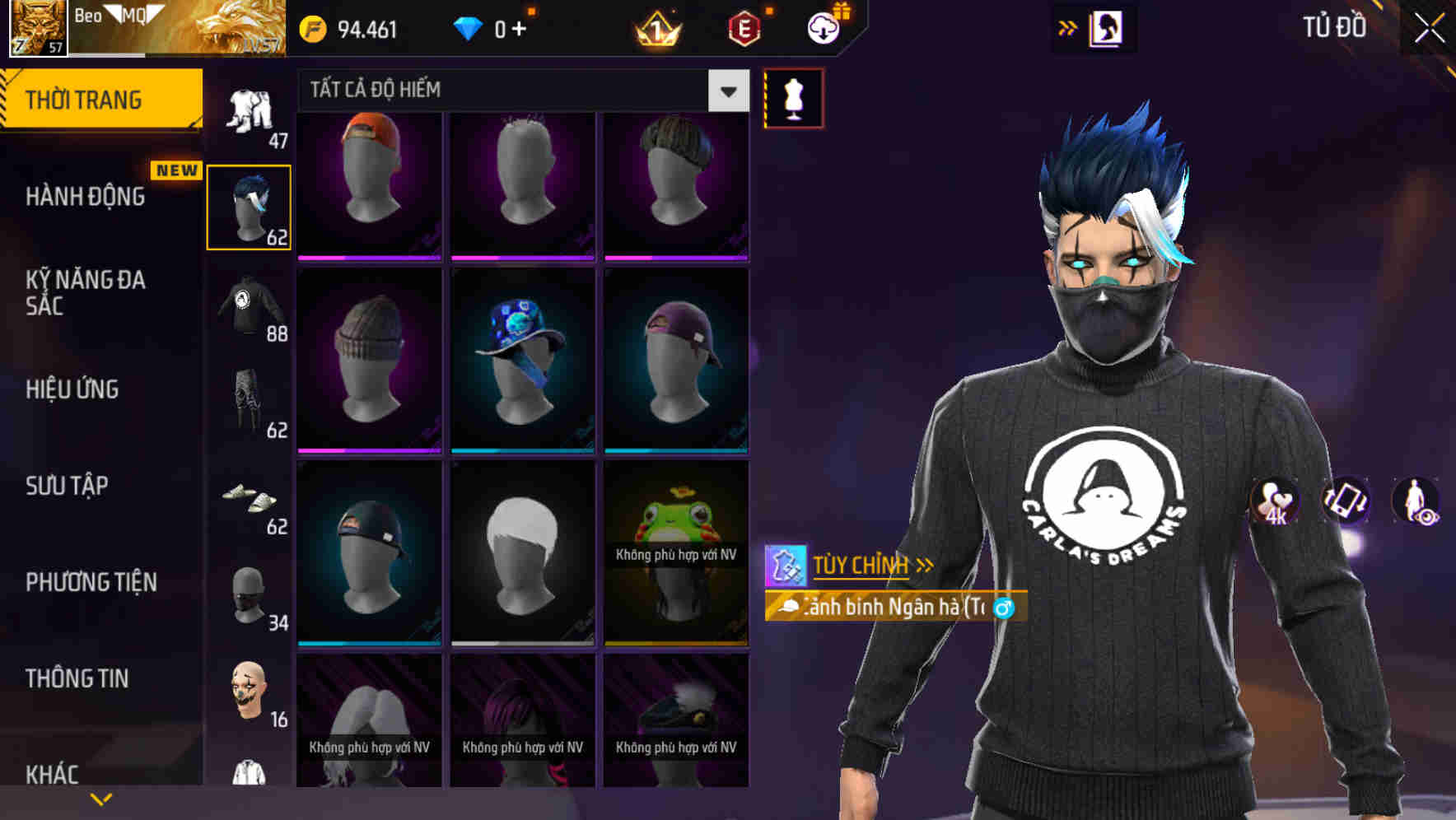Switch to the HÀNH ĐỘNG tab
This screenshot has height=820, width=1456.
(85, 197)
